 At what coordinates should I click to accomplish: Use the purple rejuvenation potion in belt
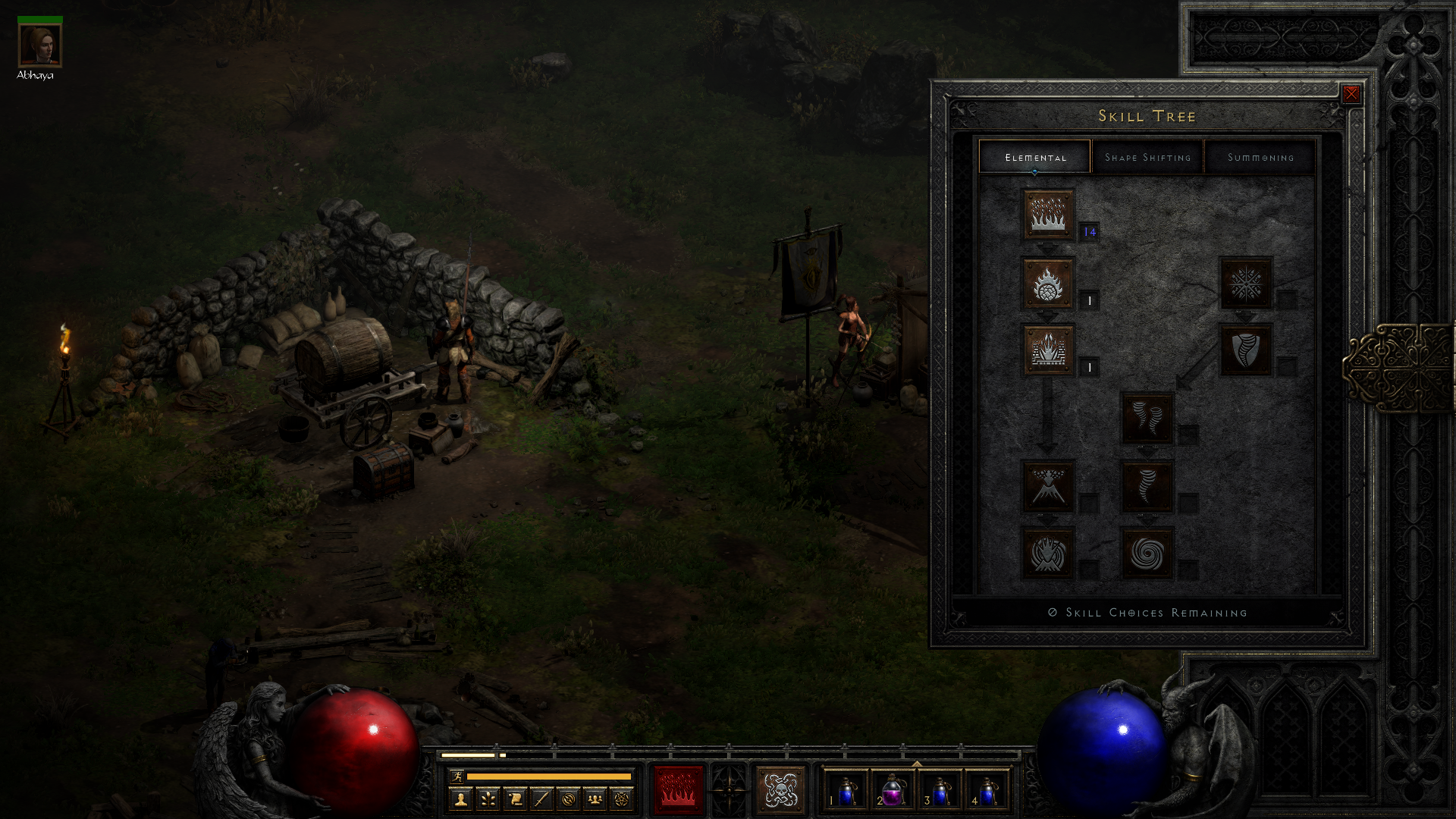pyautogui.click(x=892, y=791)
